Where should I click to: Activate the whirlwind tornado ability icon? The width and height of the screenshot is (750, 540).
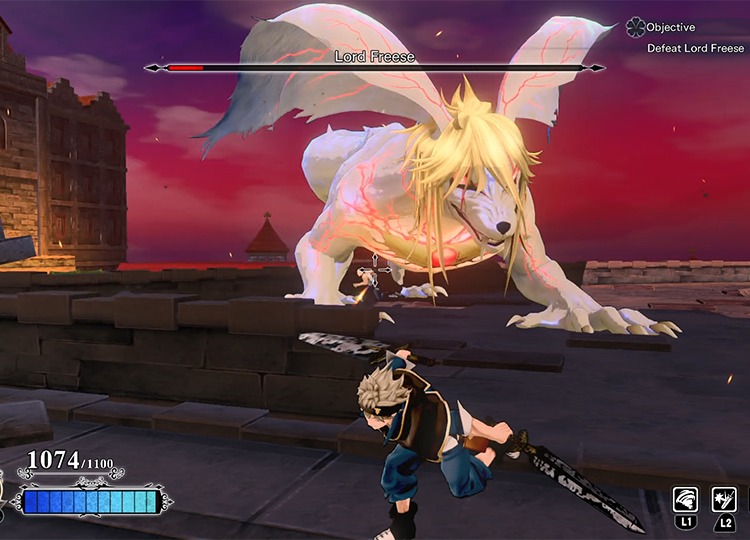[x=685, y=498]
